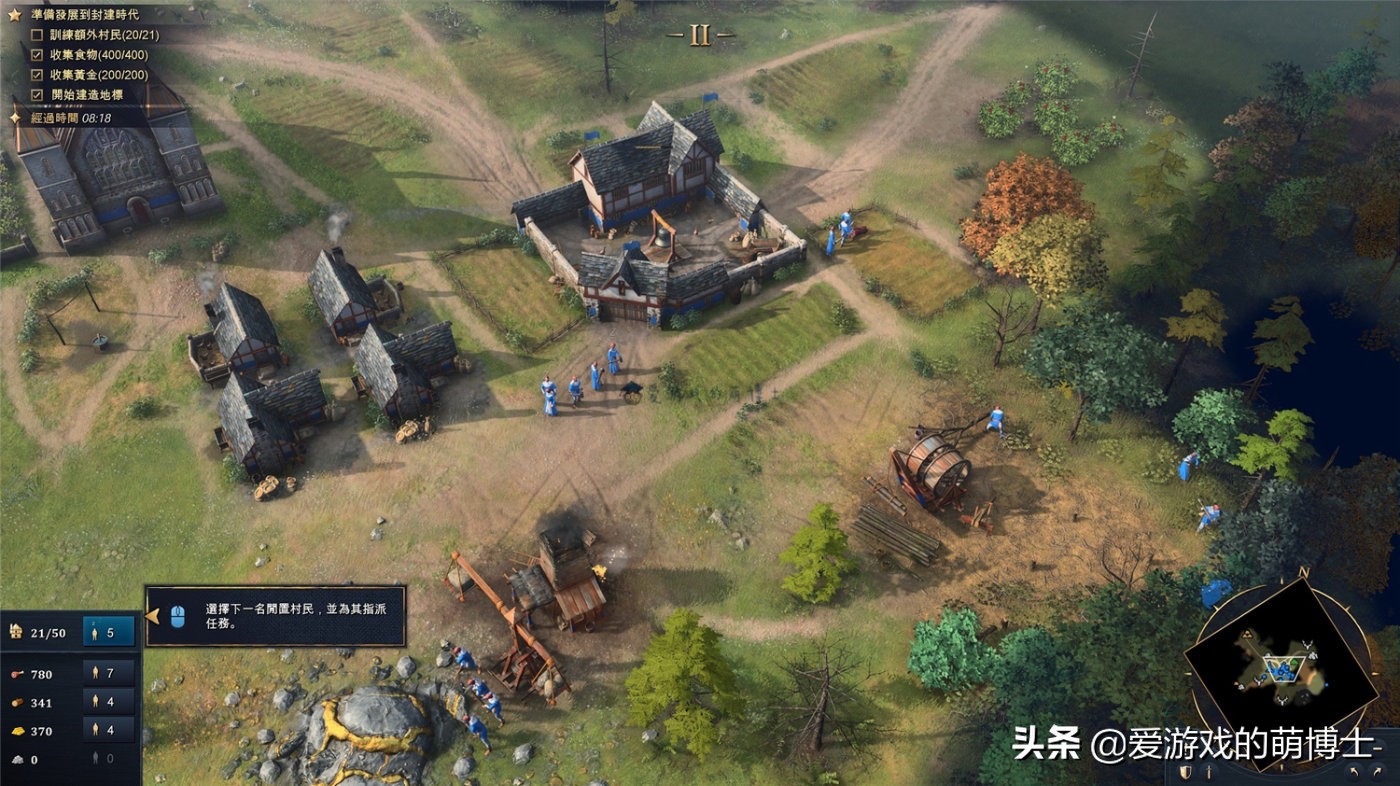This screenshot has height=786, width=1400.
Task: Select the 4 villagers gathering wood
Action: (x=110, y=703)
